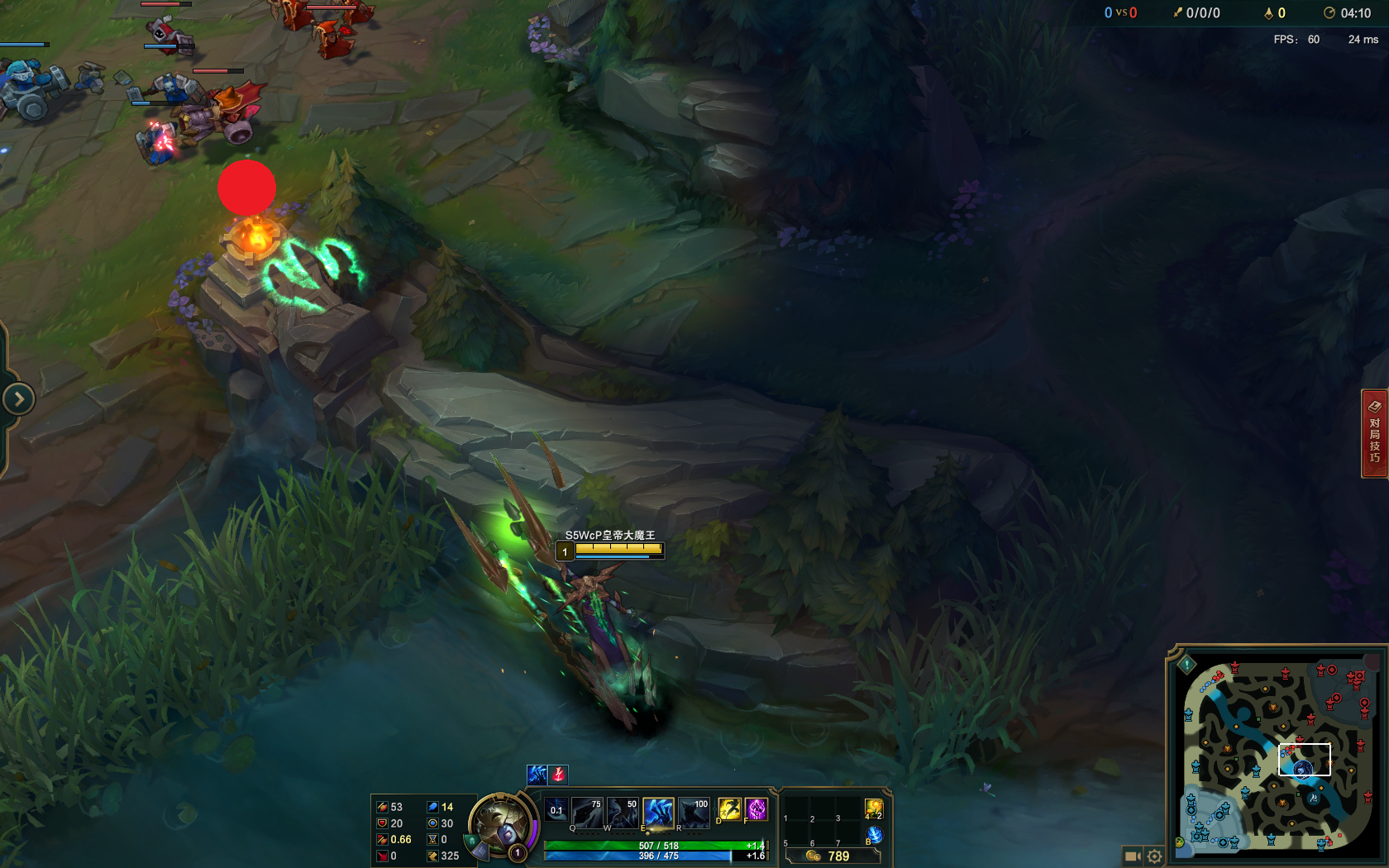
Task: Cast the R ultimate ability icon
Action: 694,813
